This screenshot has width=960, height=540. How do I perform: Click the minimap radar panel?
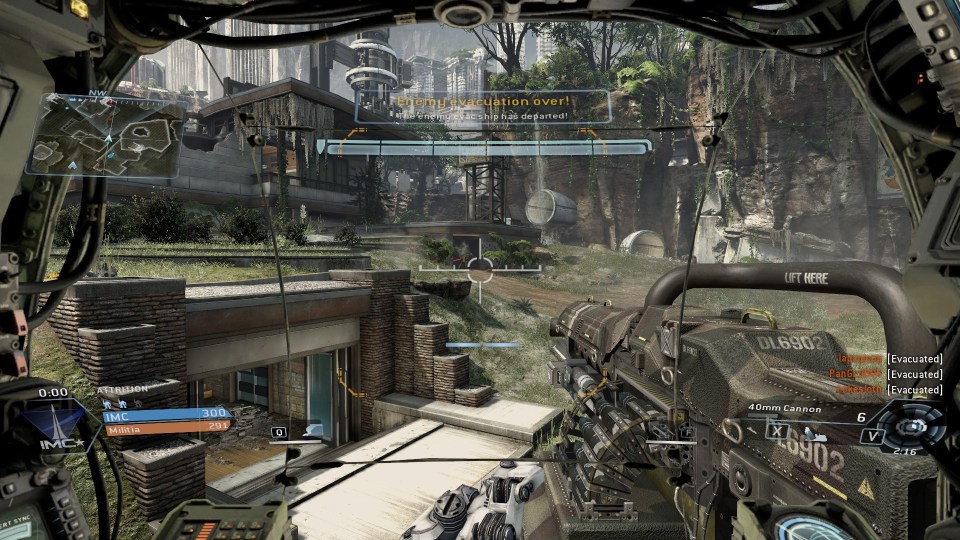pos(103,134)
